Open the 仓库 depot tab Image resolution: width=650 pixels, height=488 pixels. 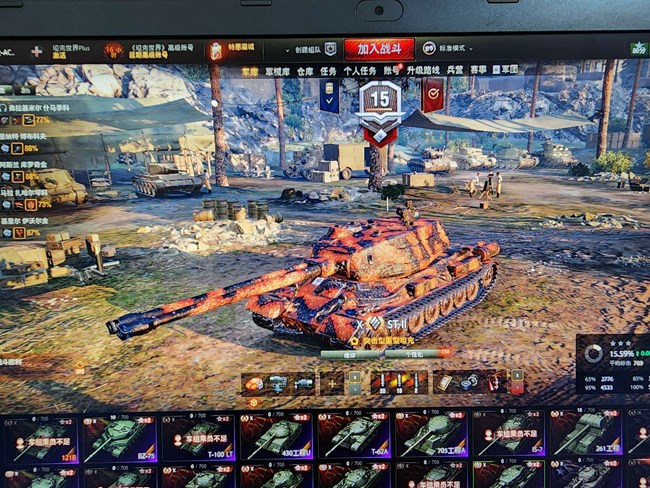tap(304, 72)
